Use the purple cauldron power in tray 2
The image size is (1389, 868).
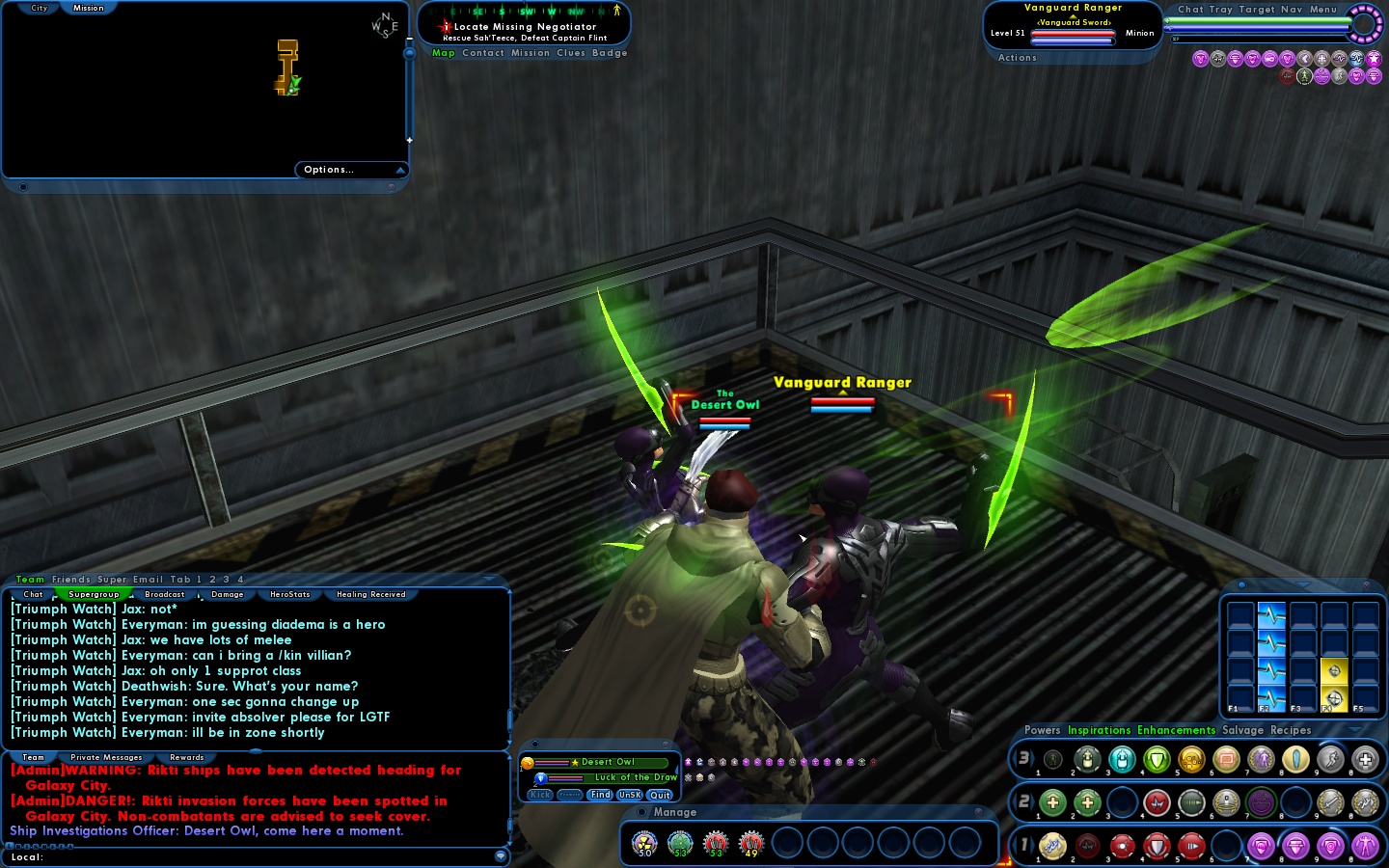coord(1261,802)
